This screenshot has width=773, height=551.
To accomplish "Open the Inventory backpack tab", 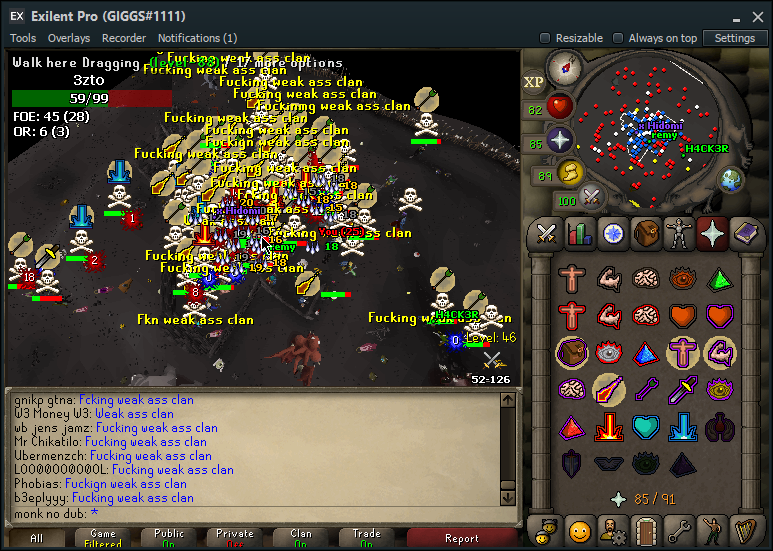I will pos(647,234).
